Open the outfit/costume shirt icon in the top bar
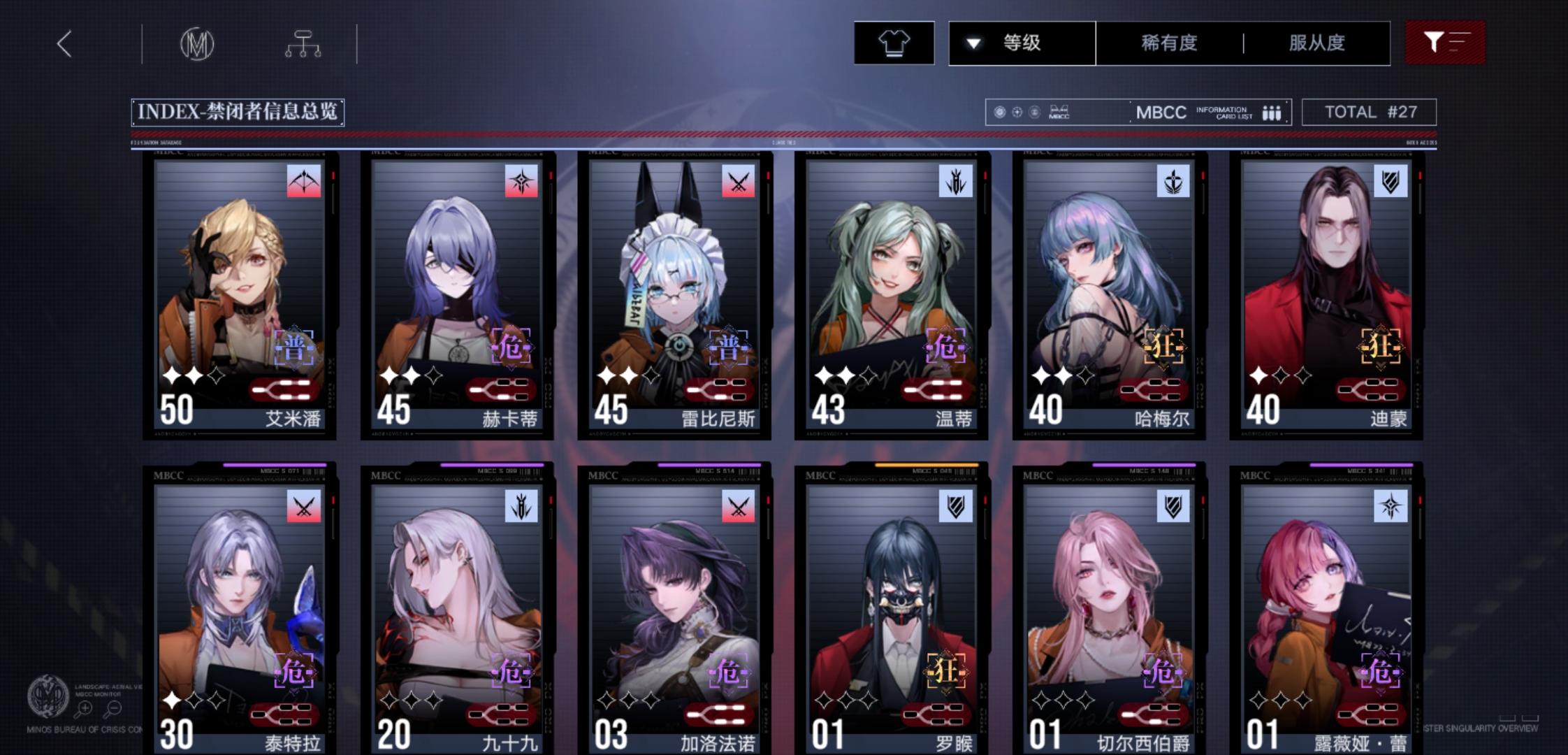This screenshot has width=1568, height=755. (894, 42)
